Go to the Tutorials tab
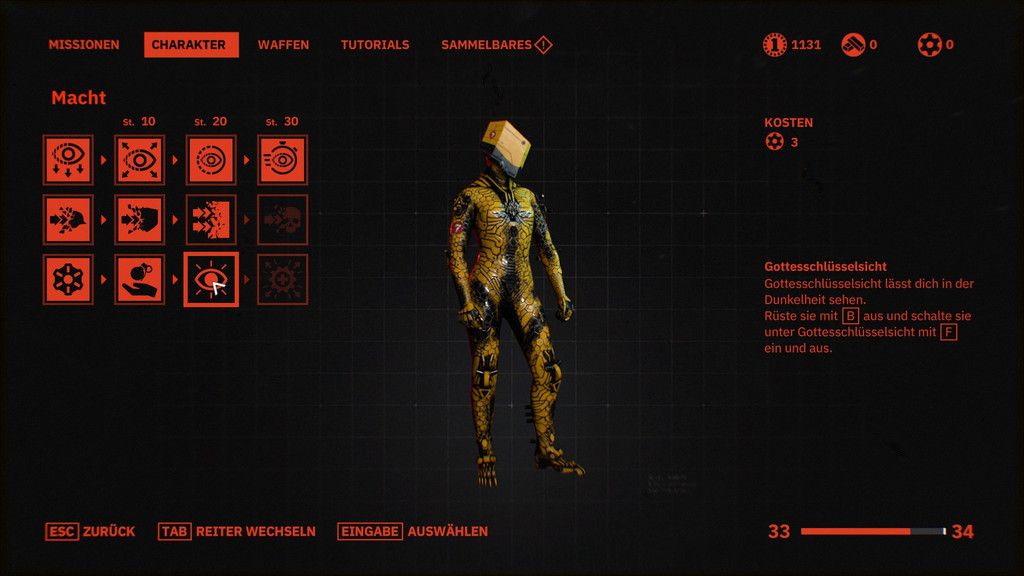The image size is (1024, 576). pos(375,45)
